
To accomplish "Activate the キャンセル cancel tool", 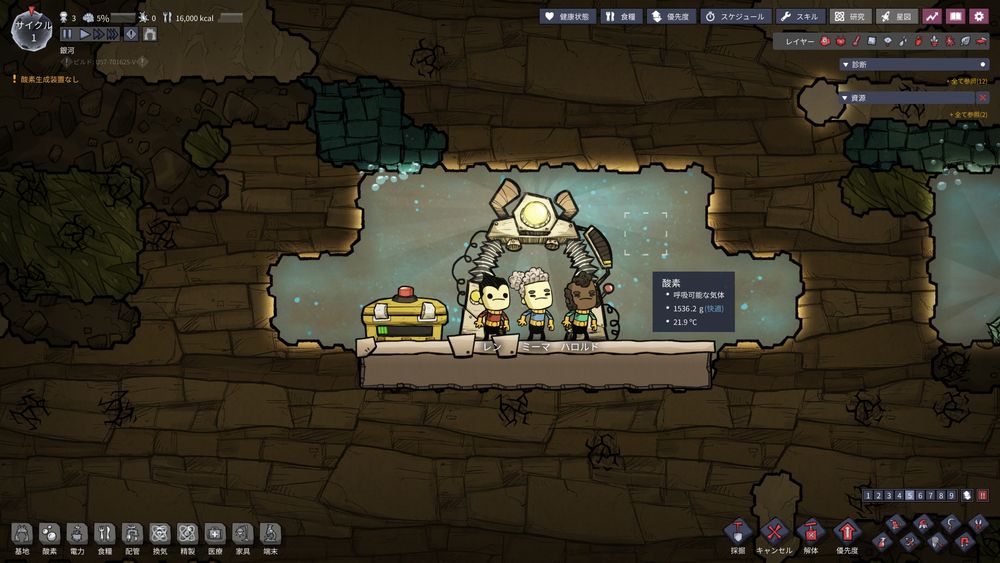I will click(x=774, y=534).
